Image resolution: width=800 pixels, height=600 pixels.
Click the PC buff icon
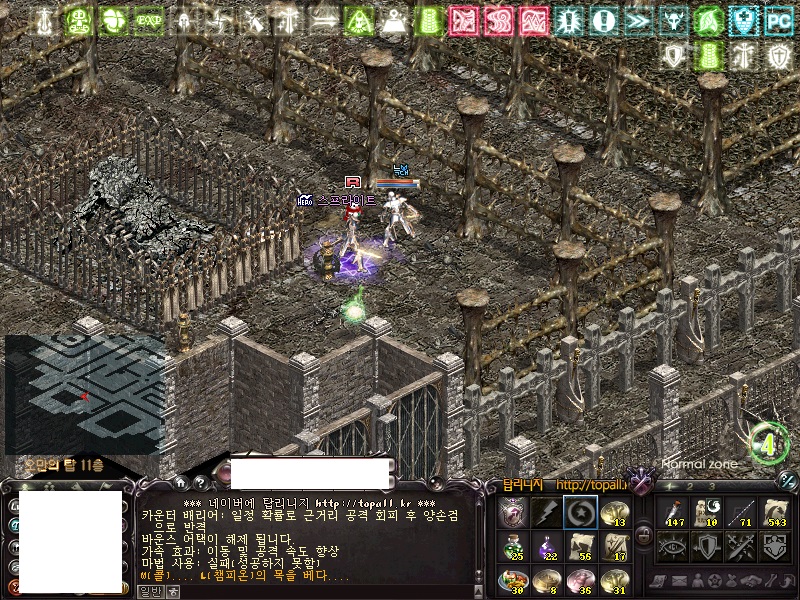[x=778, y=20]
